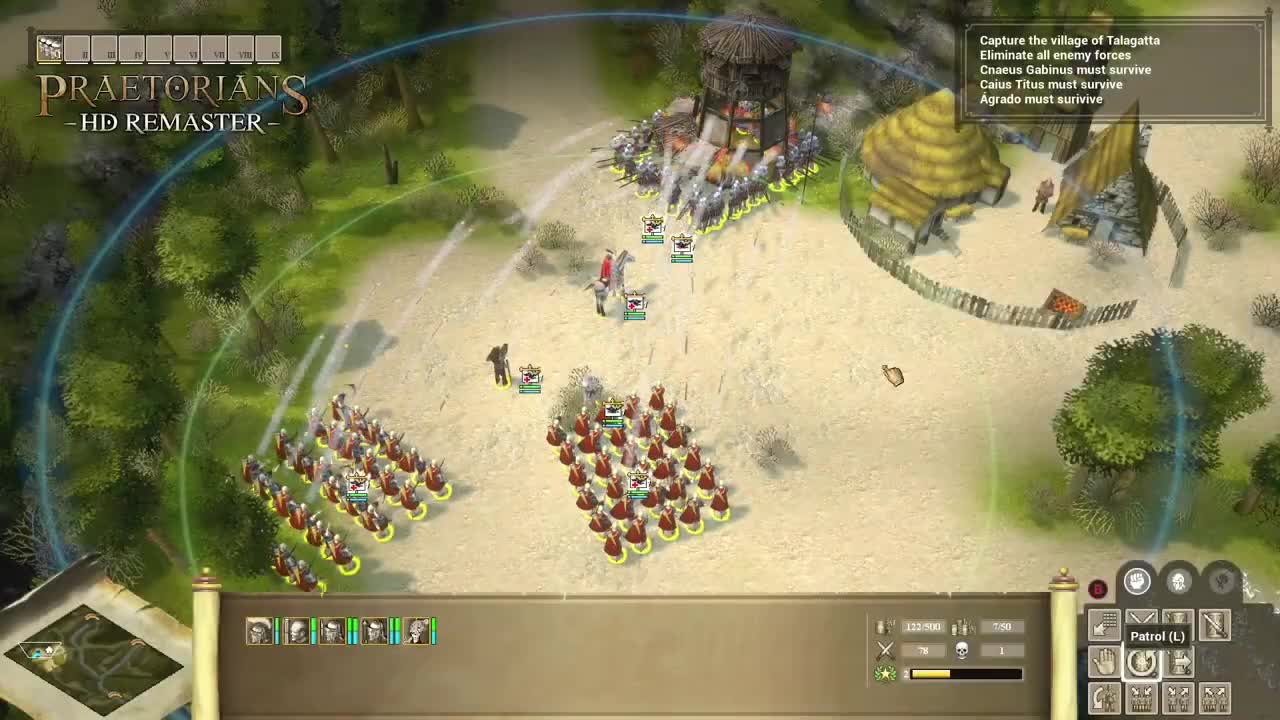Click the soldier with curved arrow command
Image resolution: width=1280 pixels, height=720 pixels.
(1104, 697)
